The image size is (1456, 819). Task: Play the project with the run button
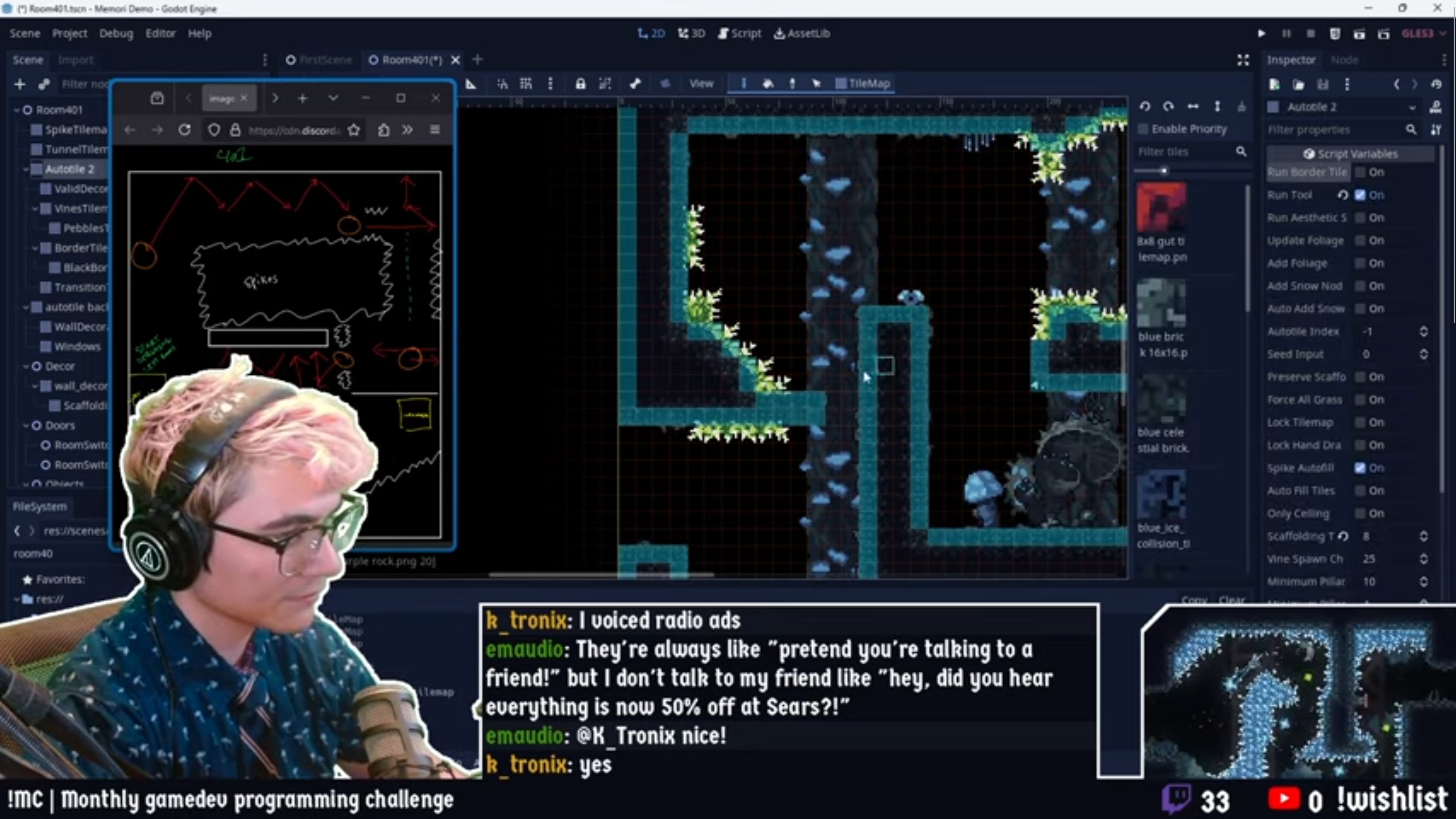pos(1261,34)
